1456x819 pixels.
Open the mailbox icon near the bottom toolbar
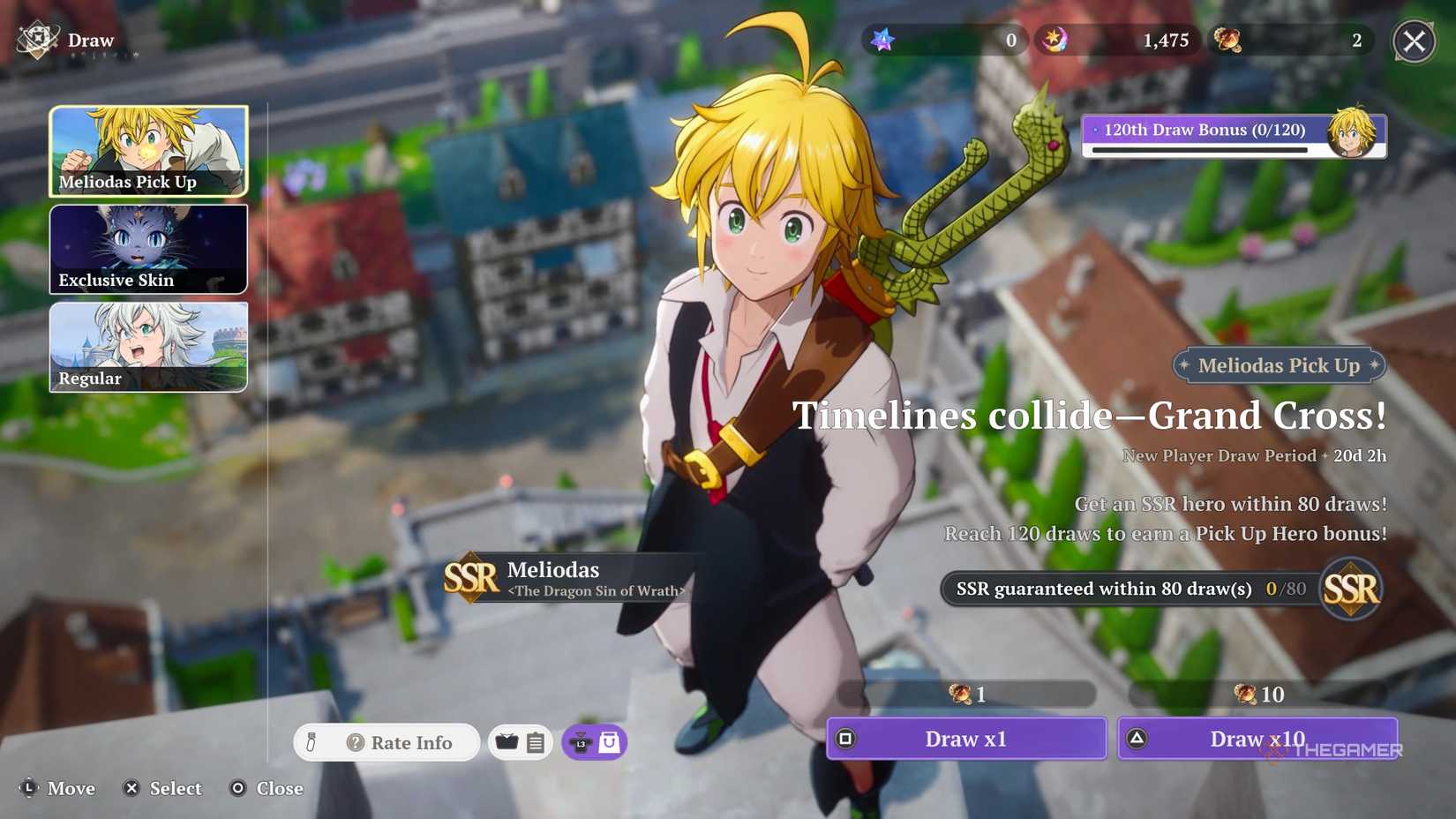[x=507, y=742]
